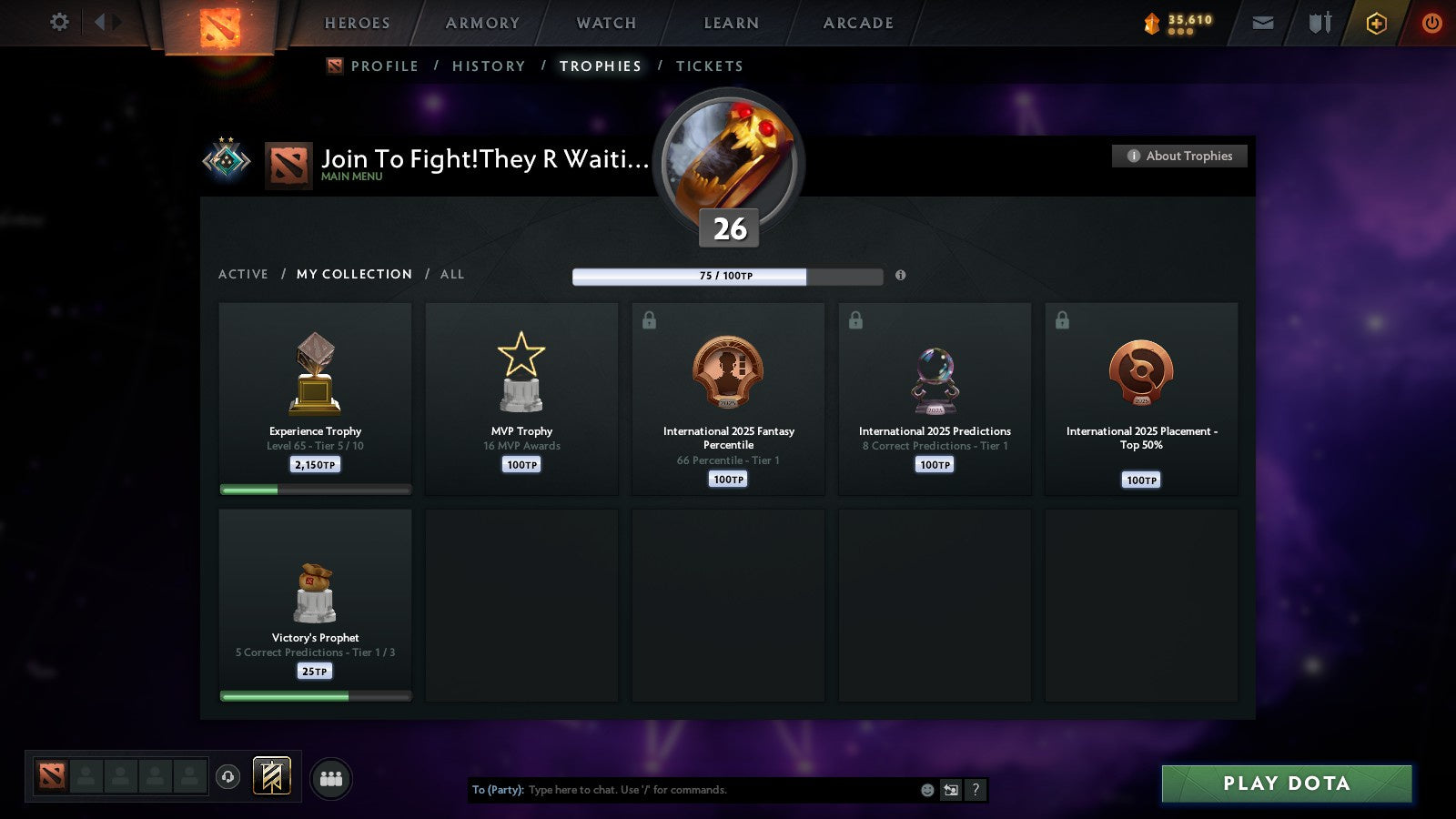Image resolution: width=1456 pixels, height=819 pixels.
Task: Click the PLAY DOTA button
Action: coord(1286,783)
